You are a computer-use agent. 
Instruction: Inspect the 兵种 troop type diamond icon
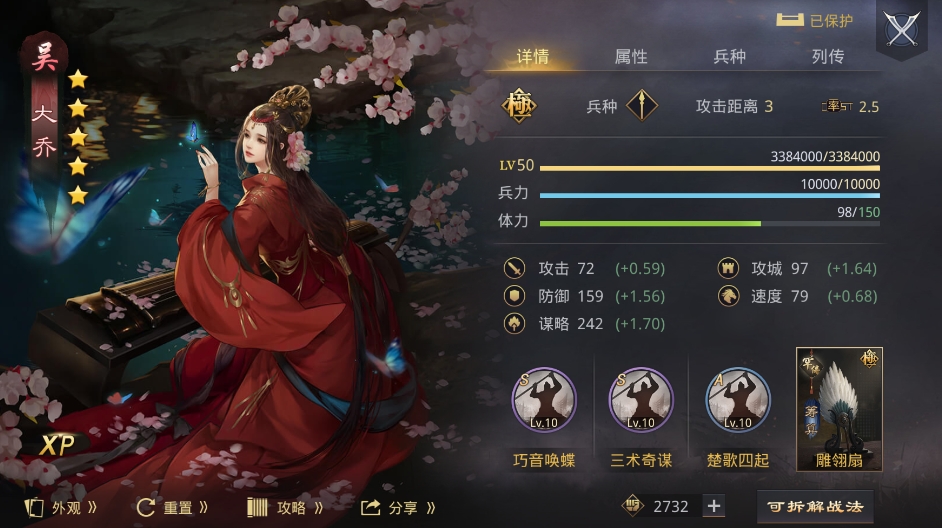pos(642,106)
